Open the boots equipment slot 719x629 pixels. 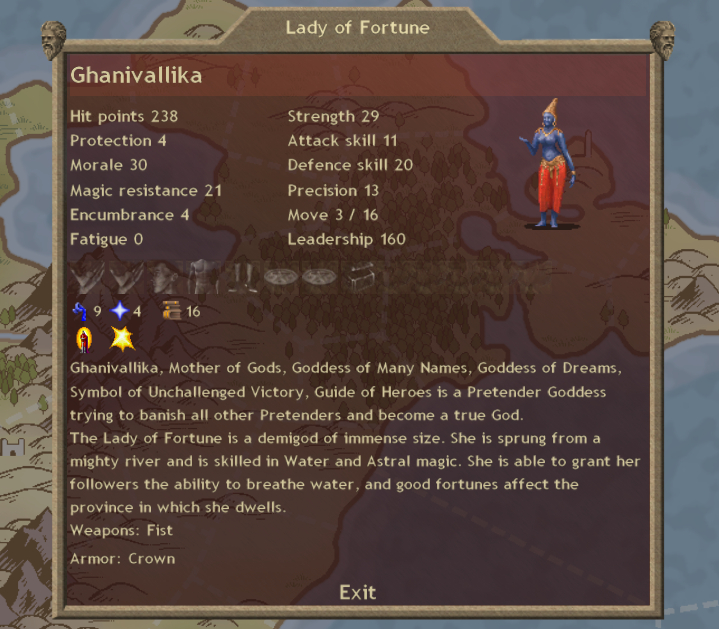[x=241, y=277]
